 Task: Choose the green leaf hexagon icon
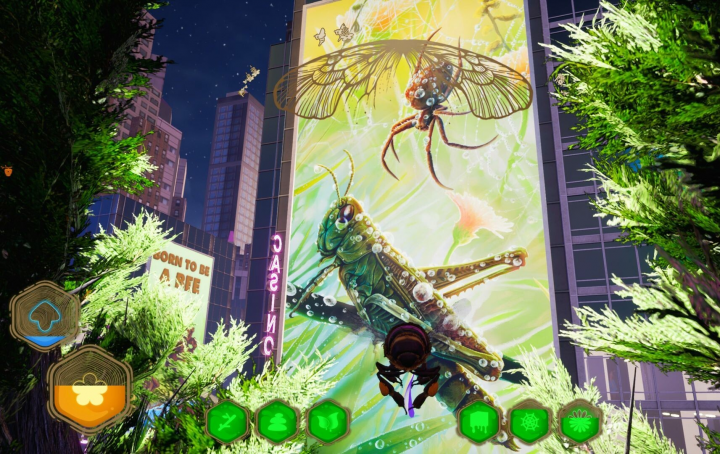(327, 422)
